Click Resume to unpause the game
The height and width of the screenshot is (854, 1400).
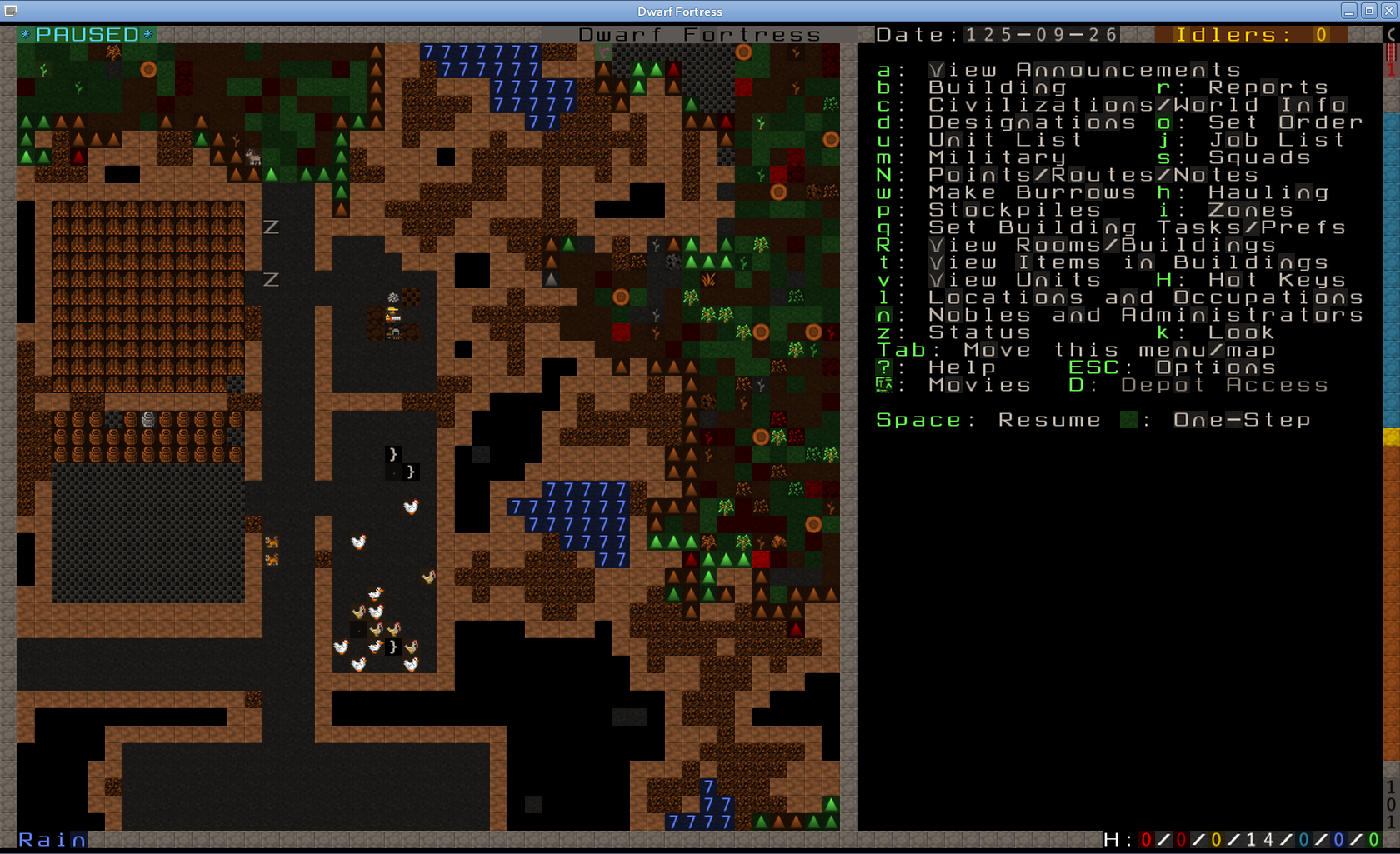1049,420
